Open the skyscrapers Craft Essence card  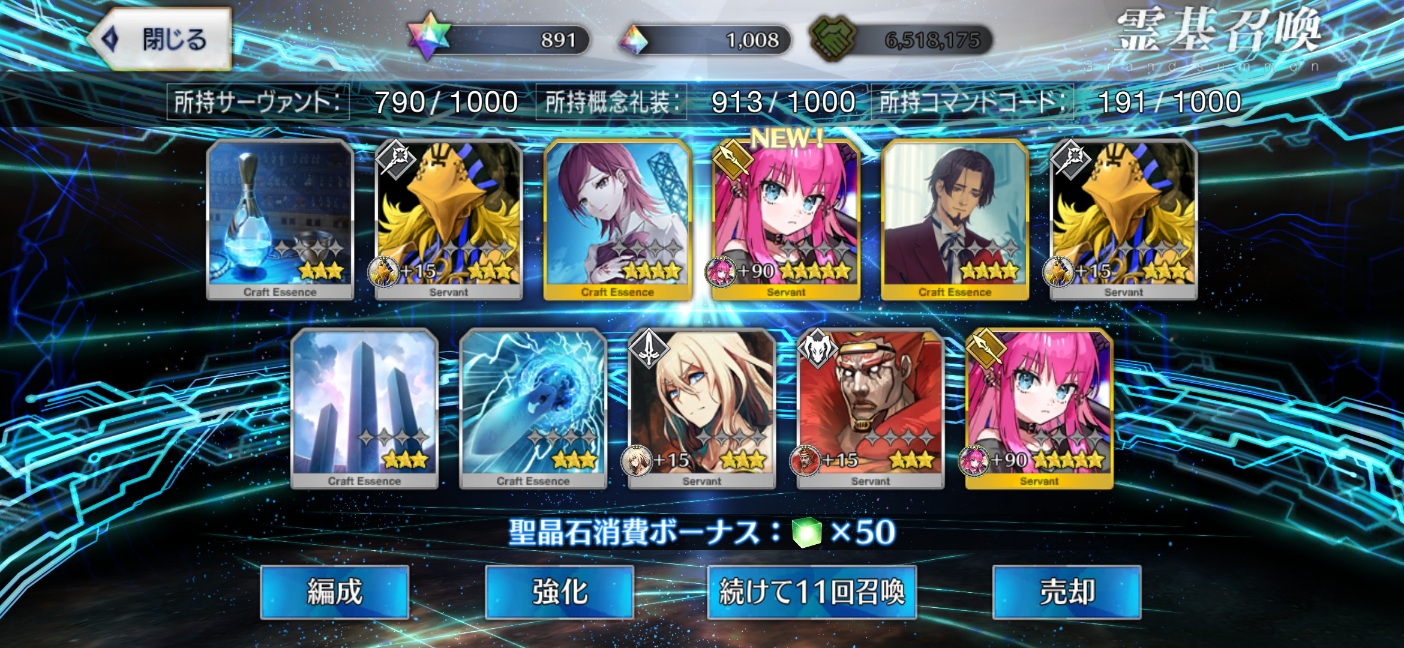pyautogui.click(x=364, y=409)
